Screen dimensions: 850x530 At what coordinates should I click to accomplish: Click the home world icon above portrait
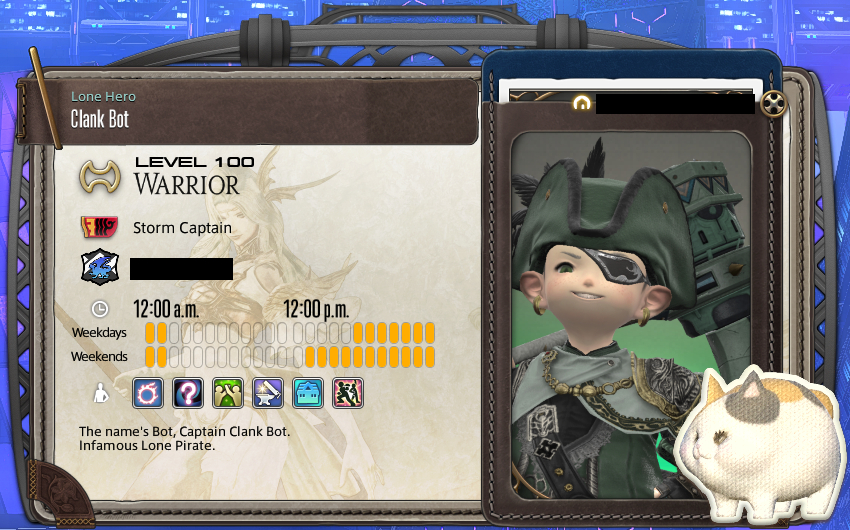pyautogui.click(x=580, y=103)
